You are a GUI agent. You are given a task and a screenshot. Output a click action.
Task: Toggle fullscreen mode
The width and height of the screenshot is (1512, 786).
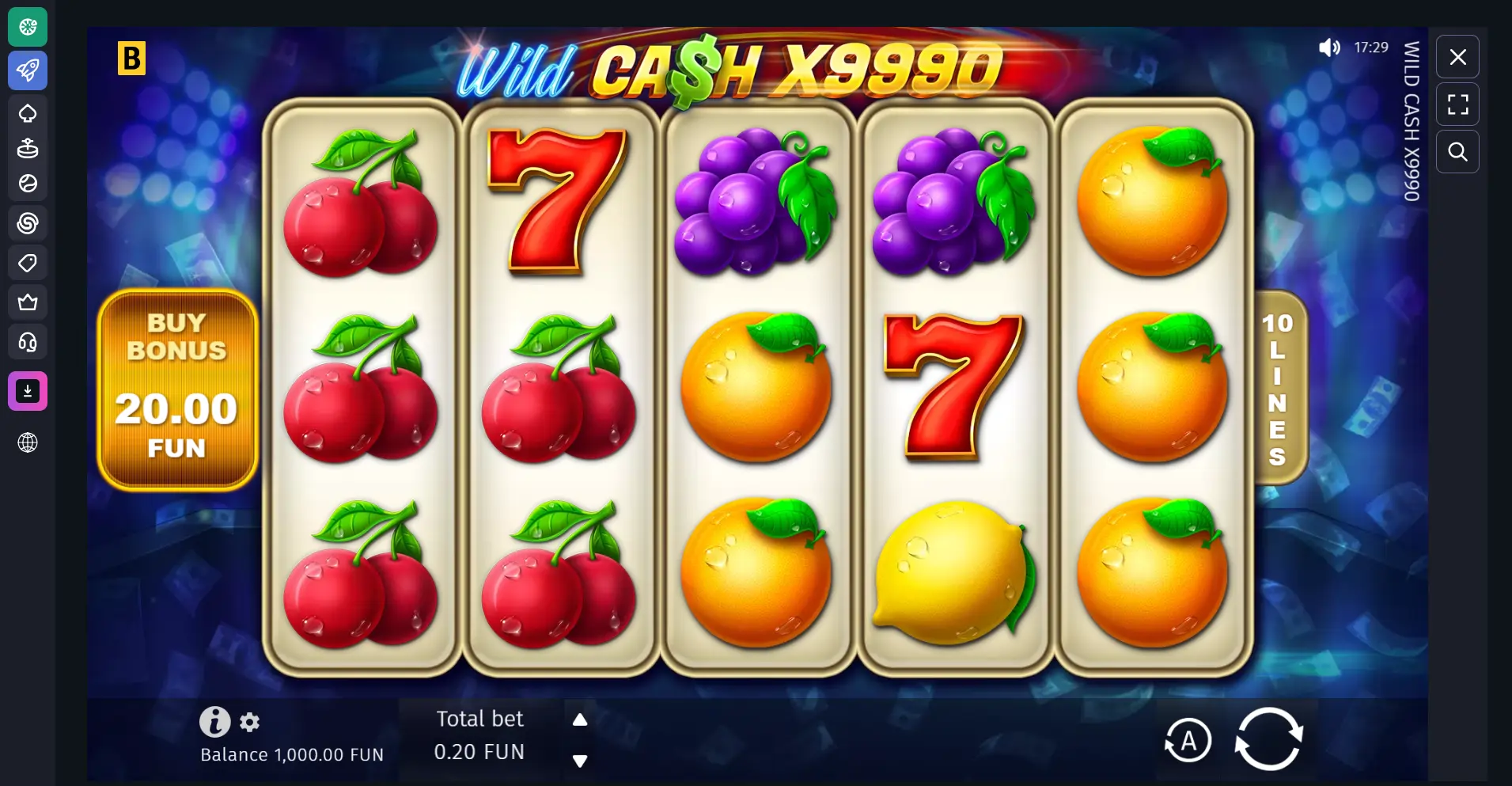1458,104
